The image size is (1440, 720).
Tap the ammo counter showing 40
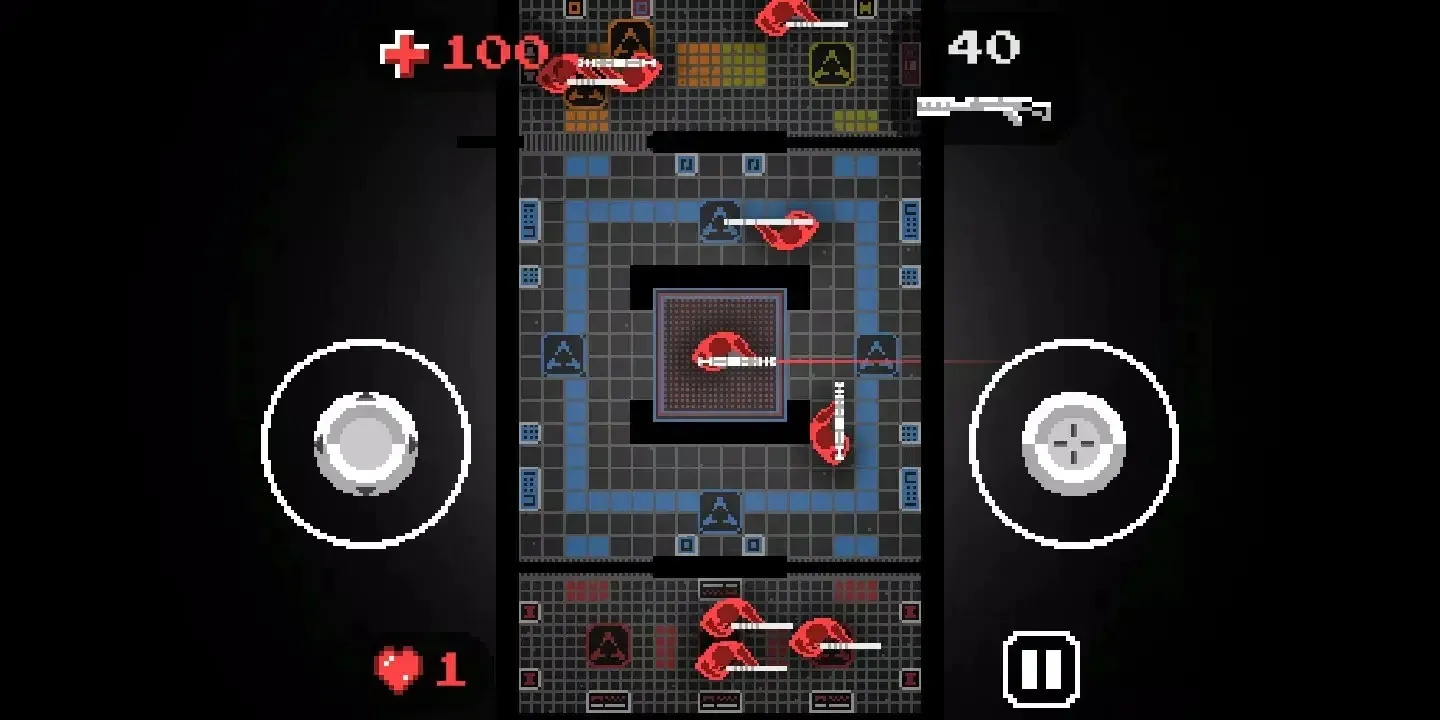coord(985,45)
